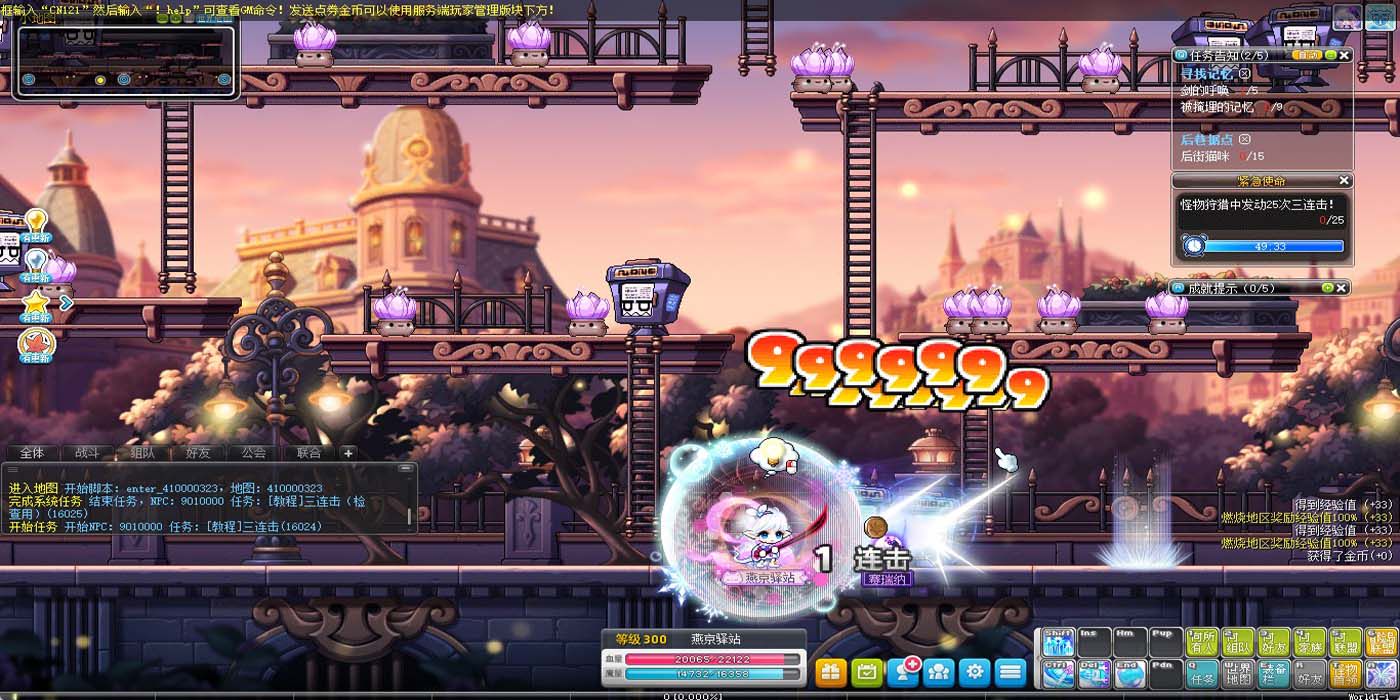Click the yellow star notification icon

click(36, 302)
